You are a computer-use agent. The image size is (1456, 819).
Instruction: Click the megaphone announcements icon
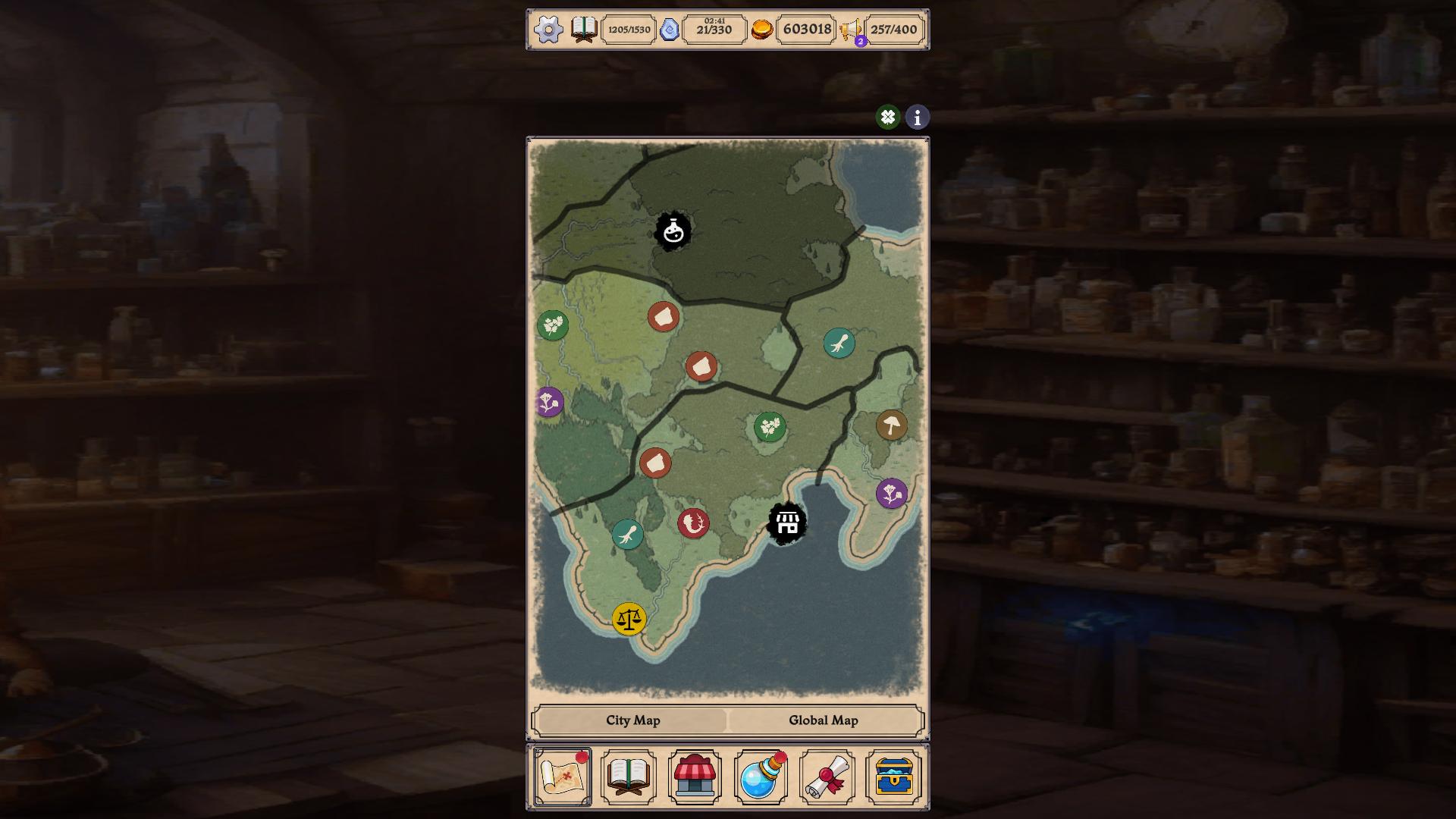[x=850, y=30]
